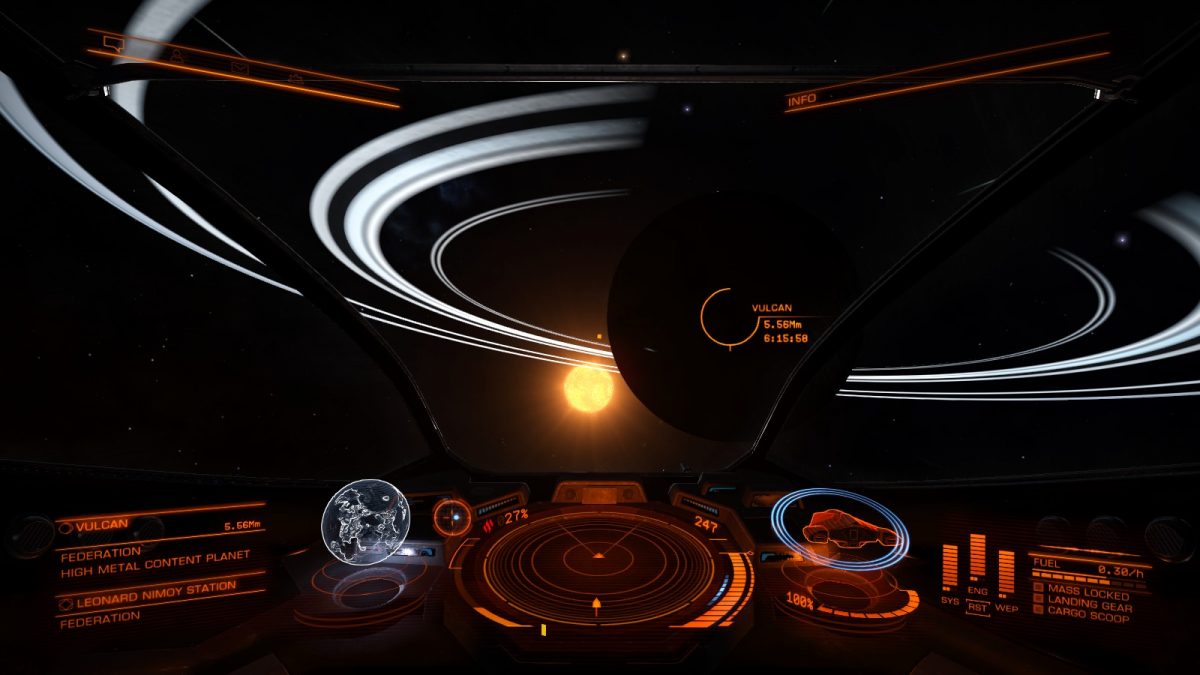This screenshot has height=675, width=1200.
Task: Reset power with RST button
Action: (x=977, y=607)
